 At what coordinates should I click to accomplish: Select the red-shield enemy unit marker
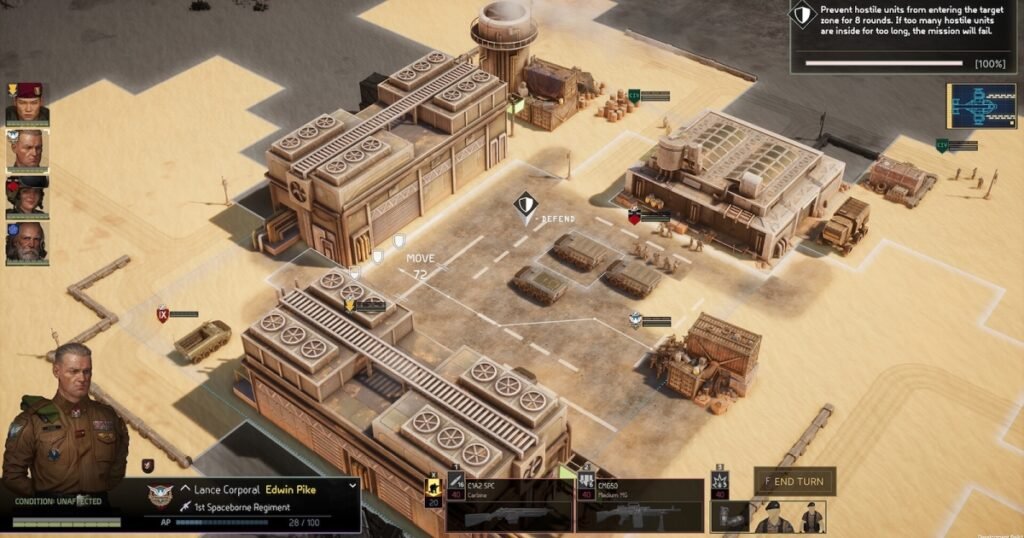coord(634,216)
